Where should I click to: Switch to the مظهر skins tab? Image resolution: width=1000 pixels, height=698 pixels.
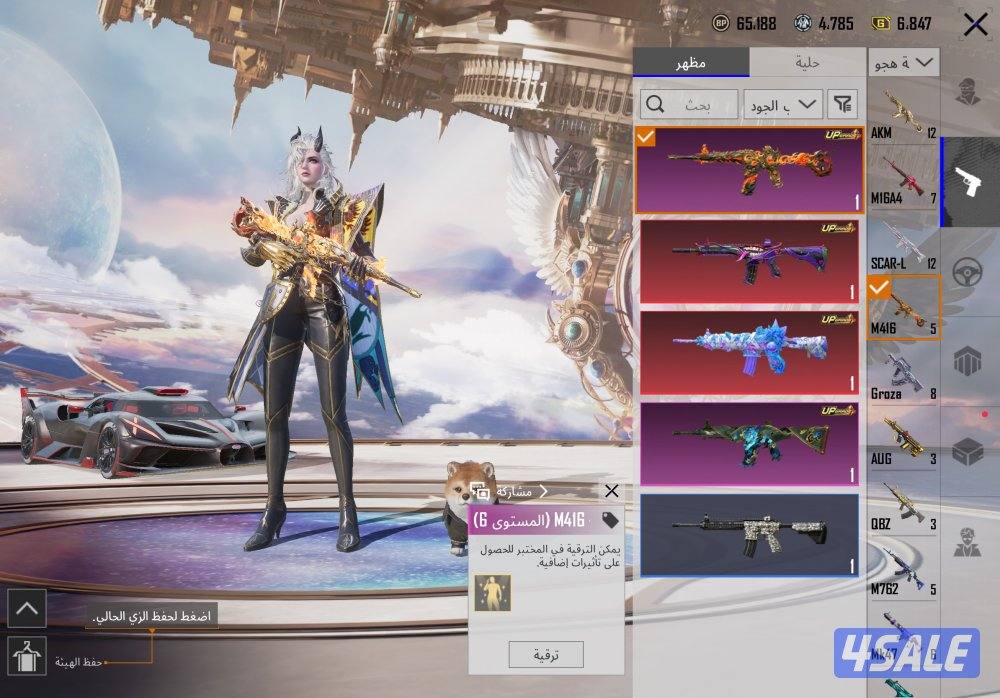(690, 62)
